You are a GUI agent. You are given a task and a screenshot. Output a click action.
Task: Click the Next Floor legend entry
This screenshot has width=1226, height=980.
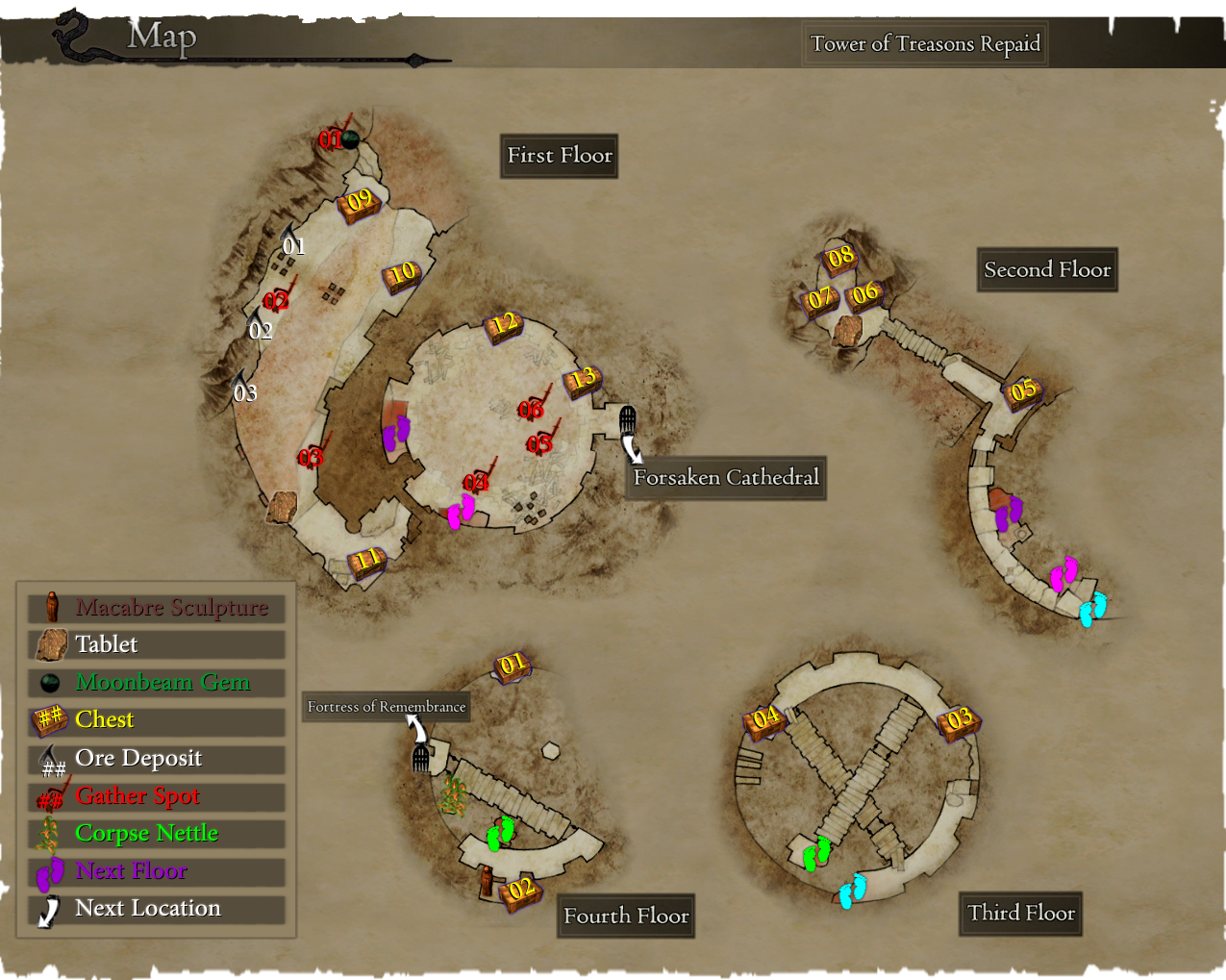click(x=157, y=871)
